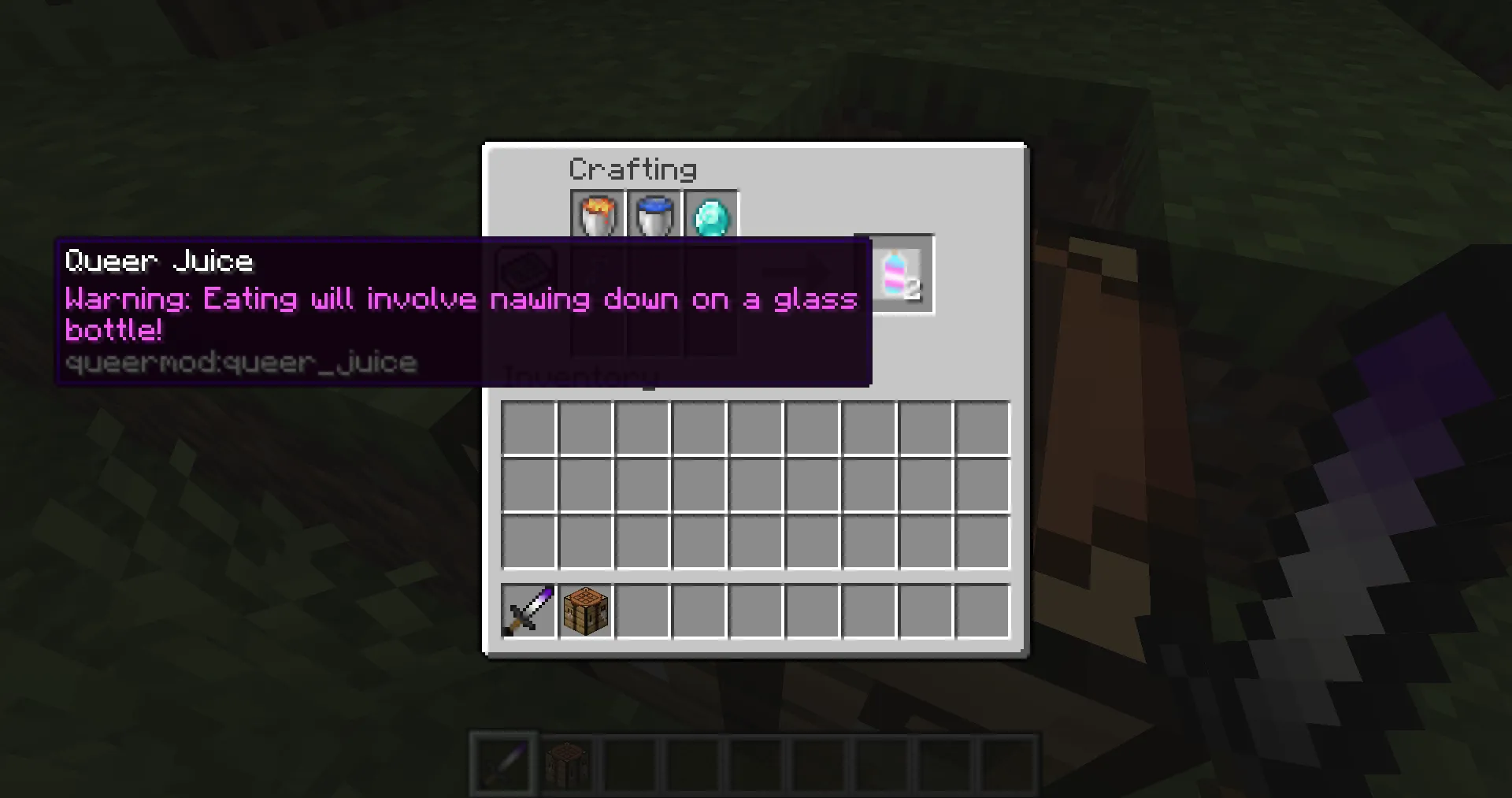
Task: Select the enchanted netherite sword in the inventory
Action: pos(528,611)
